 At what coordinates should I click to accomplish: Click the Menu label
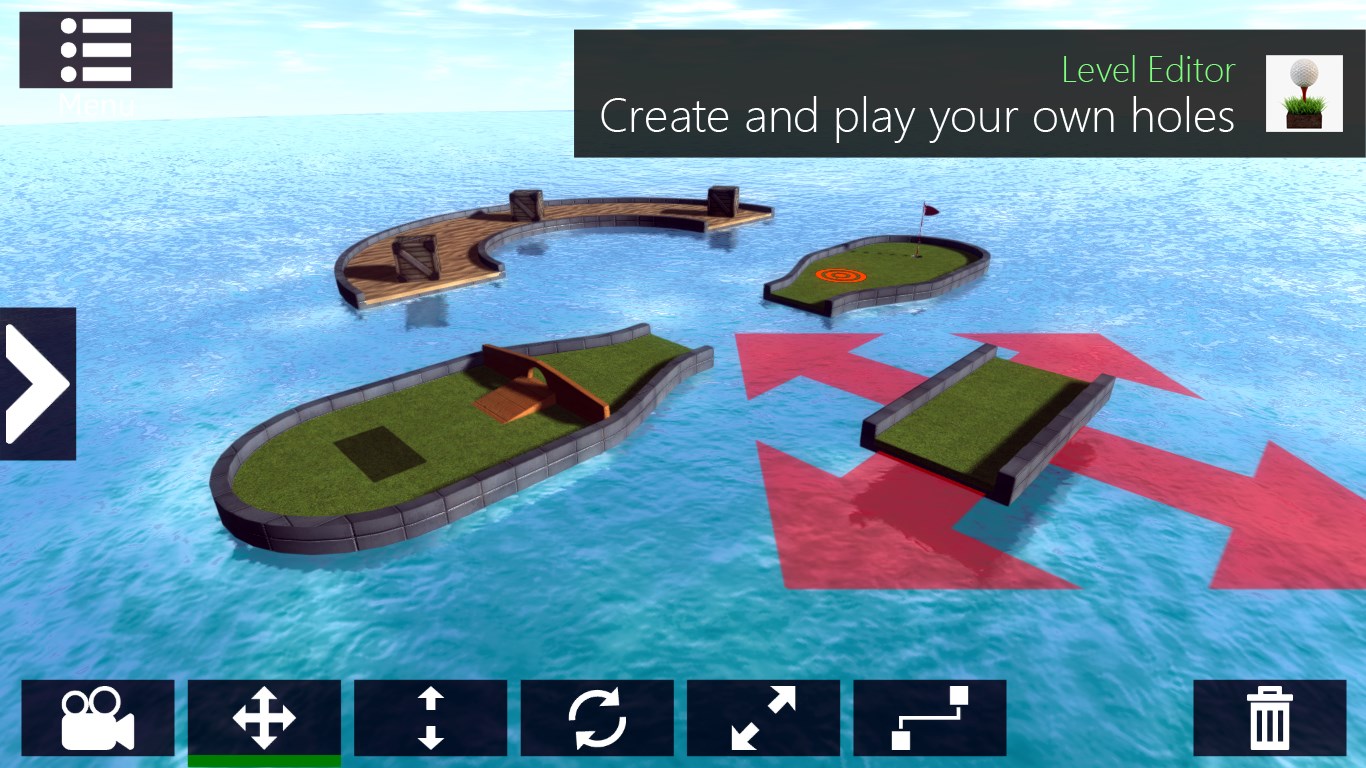95,103
